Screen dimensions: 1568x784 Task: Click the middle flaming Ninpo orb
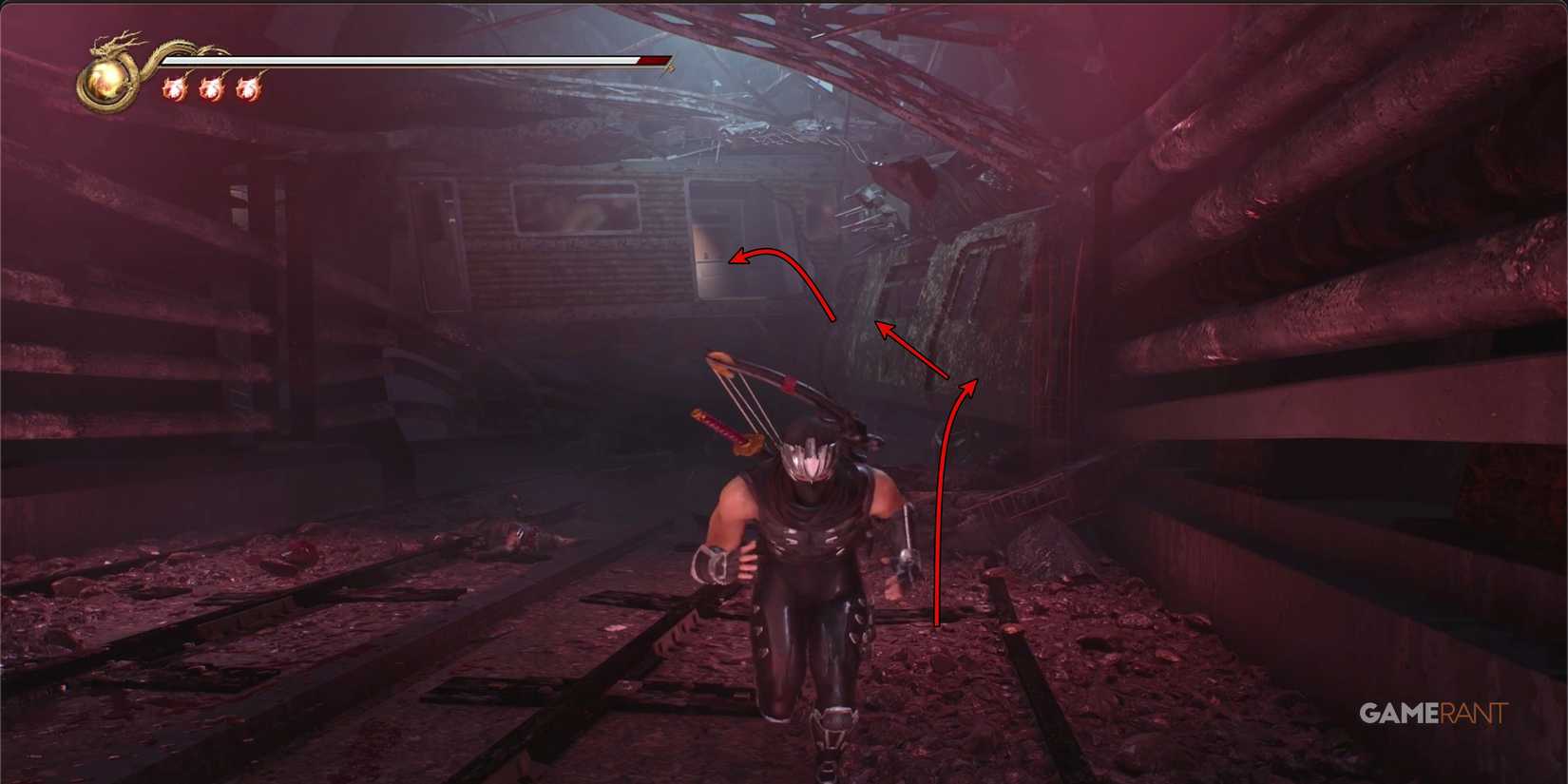coord(211,90)
